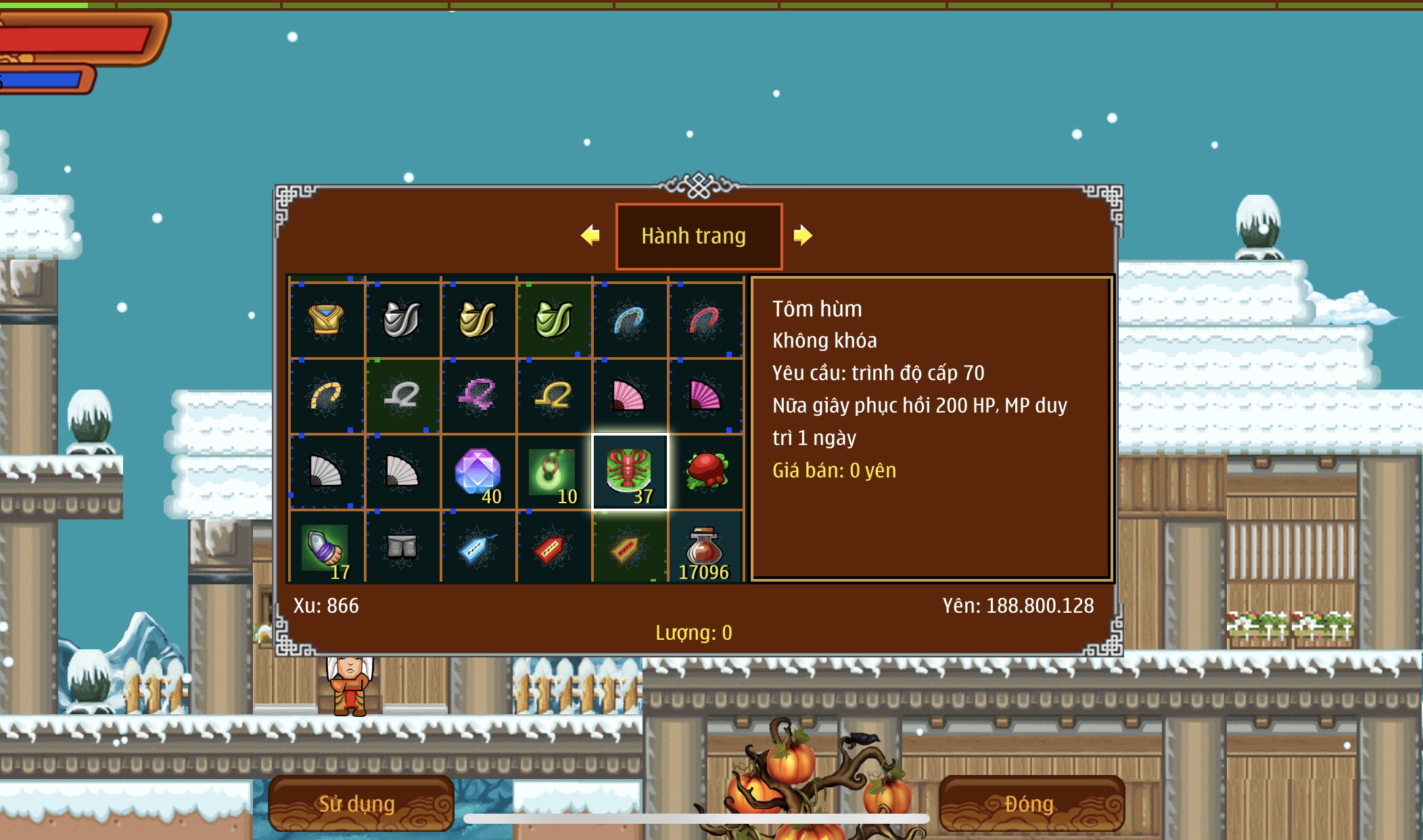The image size is (1423, 840).
Task: Choose the blue talisman tag item
Action: pyautogui.click(x=478, y=547)
